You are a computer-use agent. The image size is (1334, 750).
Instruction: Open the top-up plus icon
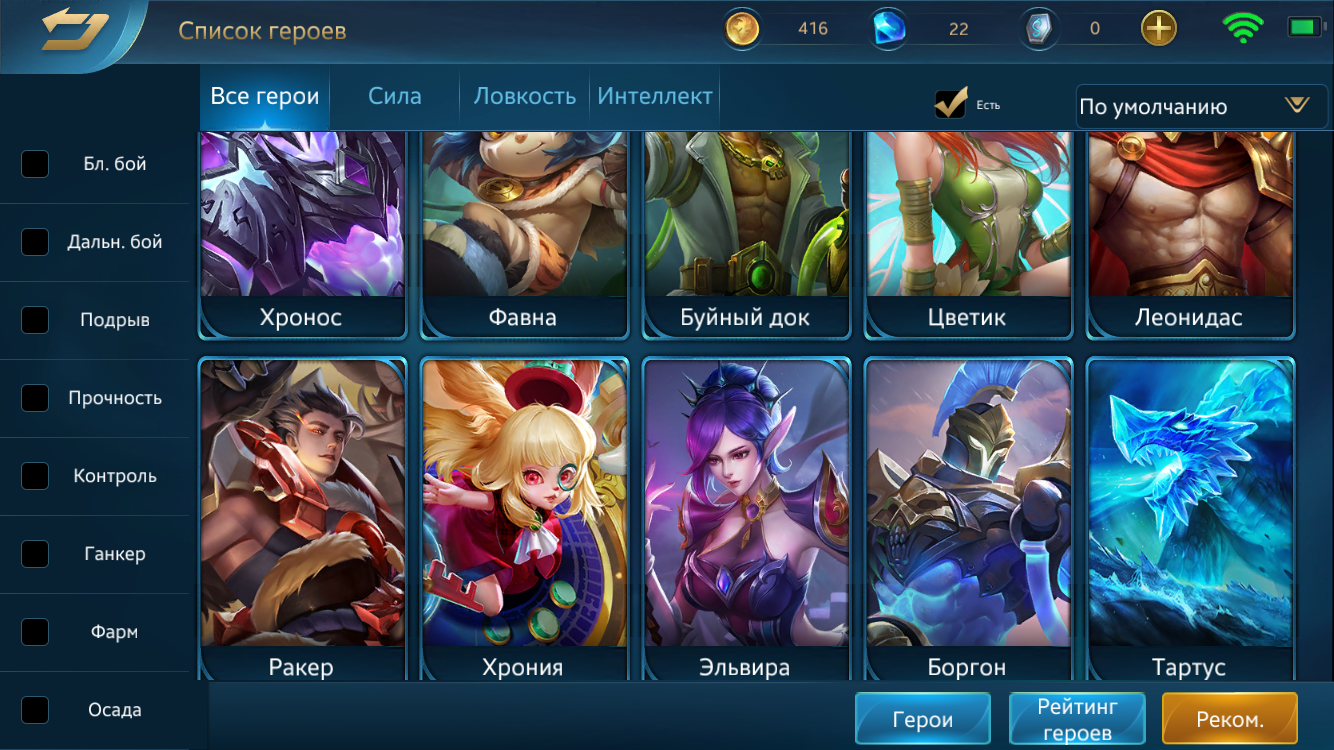[1157, 28]
